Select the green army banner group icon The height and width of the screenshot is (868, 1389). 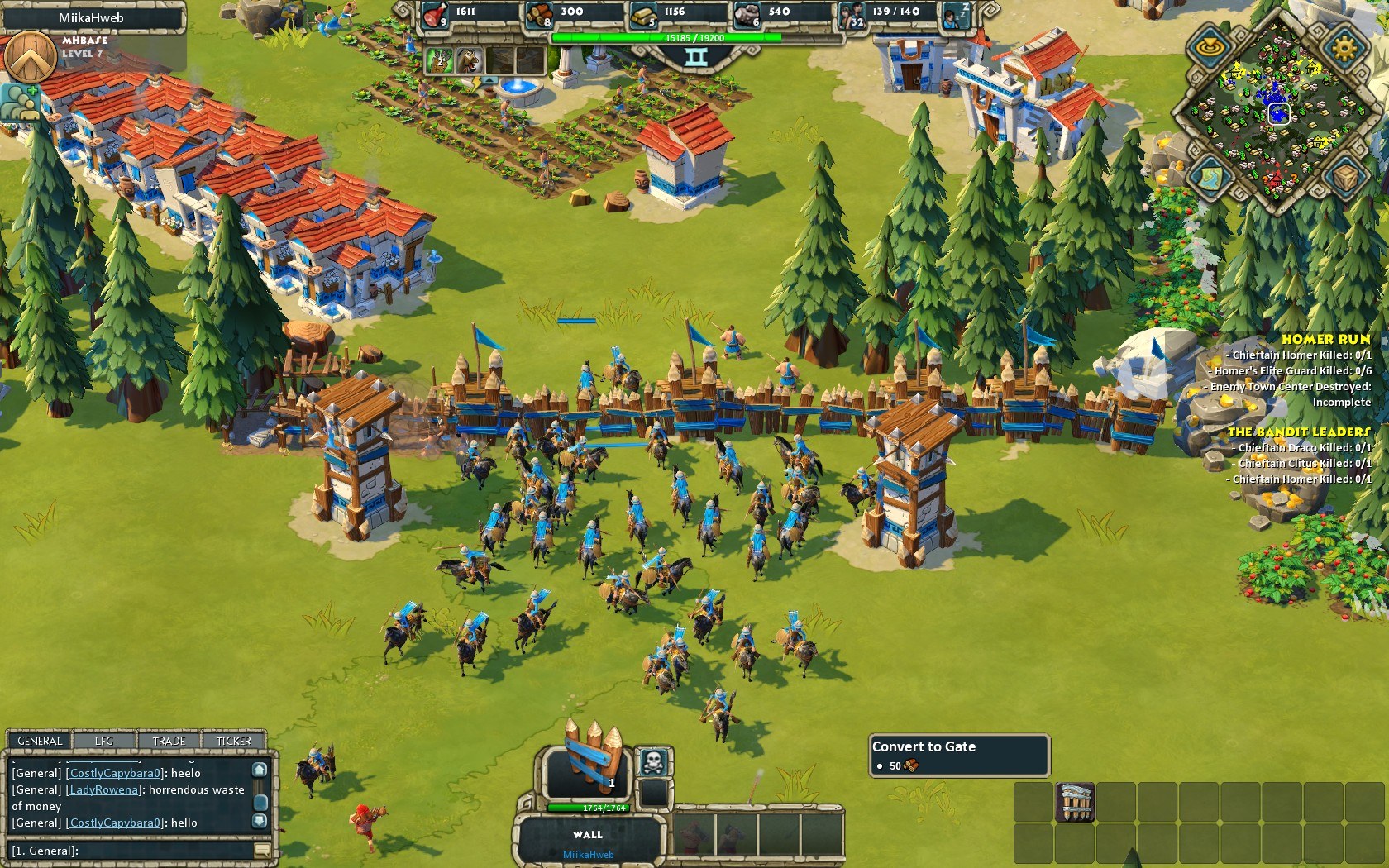438,60
